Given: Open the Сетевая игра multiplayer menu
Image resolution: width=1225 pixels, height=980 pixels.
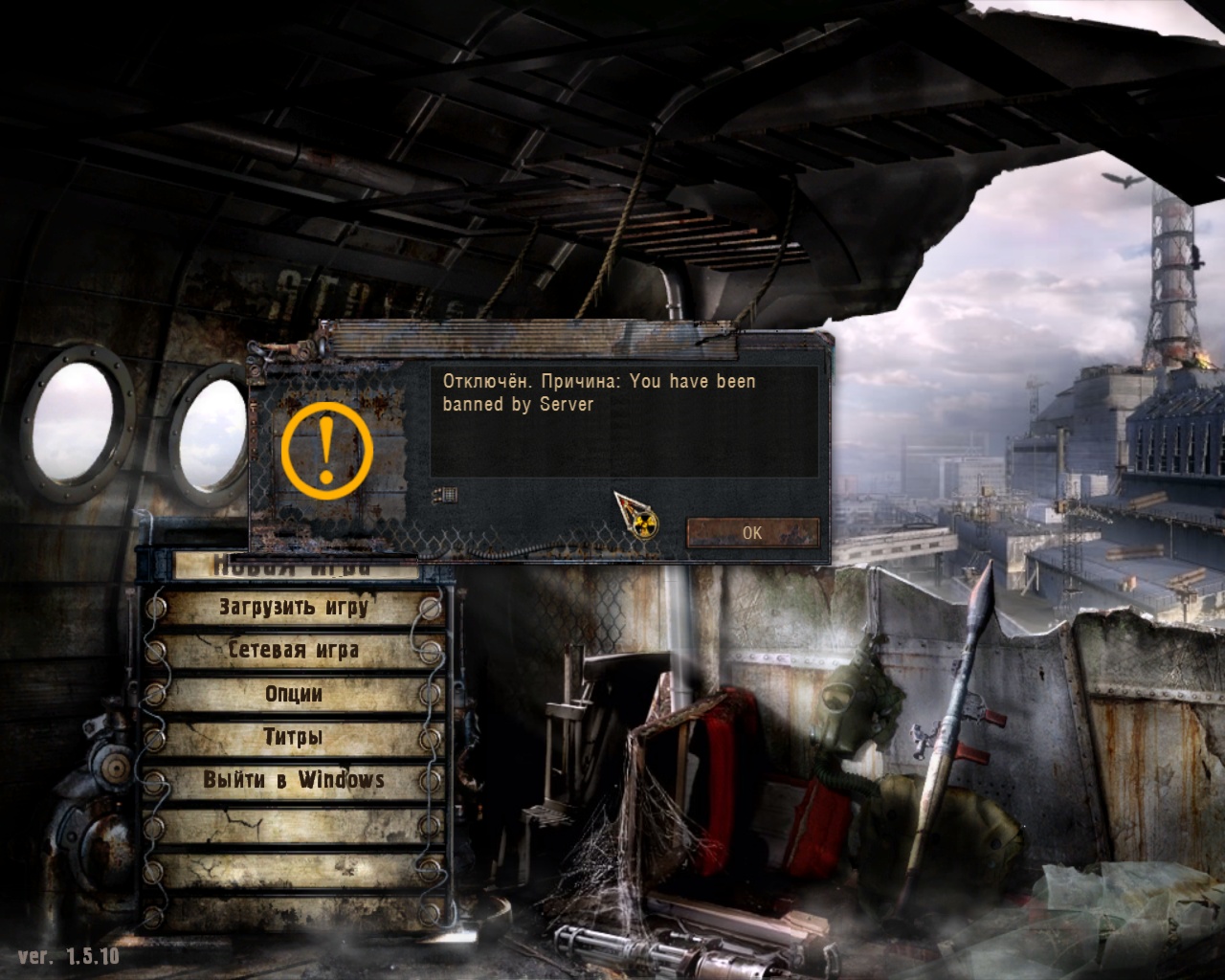Looking at the screenshot, I should 293,651.
